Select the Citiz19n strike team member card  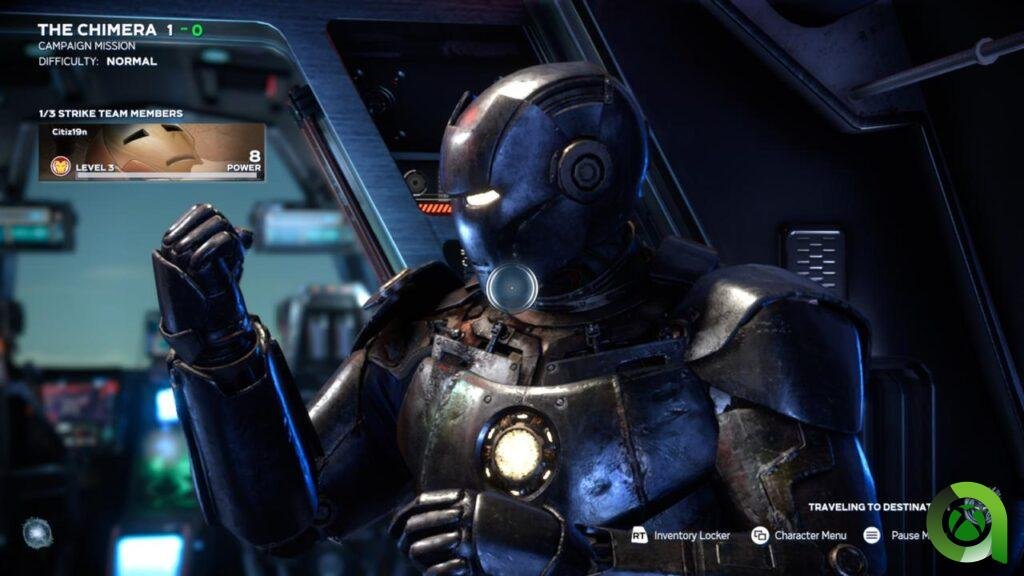pyautogui.click(x=152, y=152)
